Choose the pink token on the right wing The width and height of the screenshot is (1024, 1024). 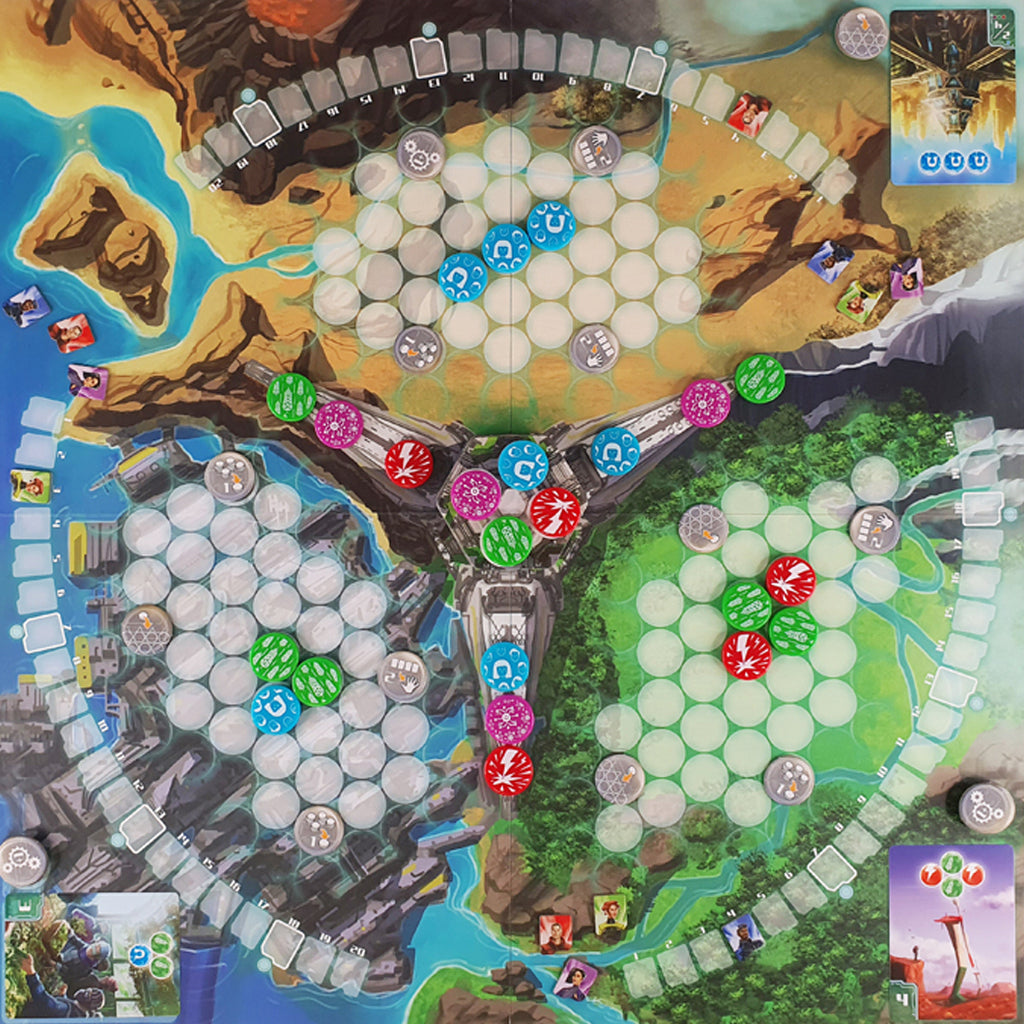[x=706, y=403]
